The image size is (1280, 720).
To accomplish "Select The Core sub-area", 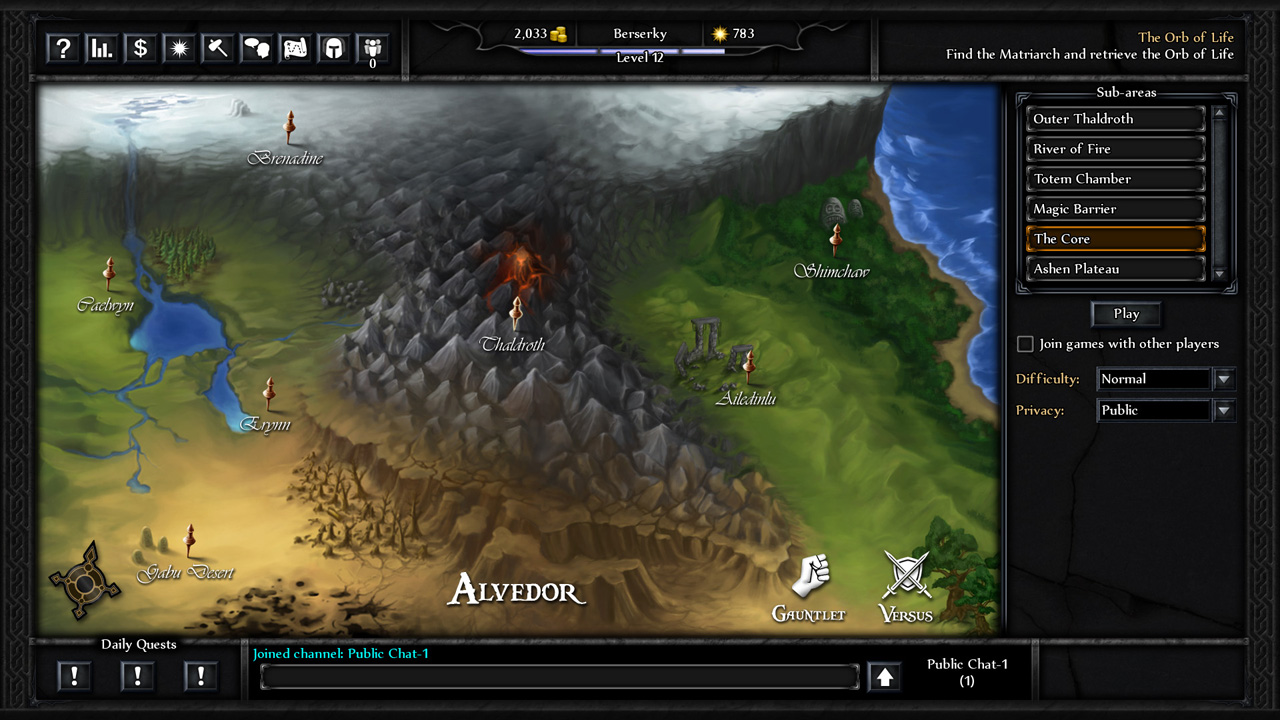I will [1115, 238].
